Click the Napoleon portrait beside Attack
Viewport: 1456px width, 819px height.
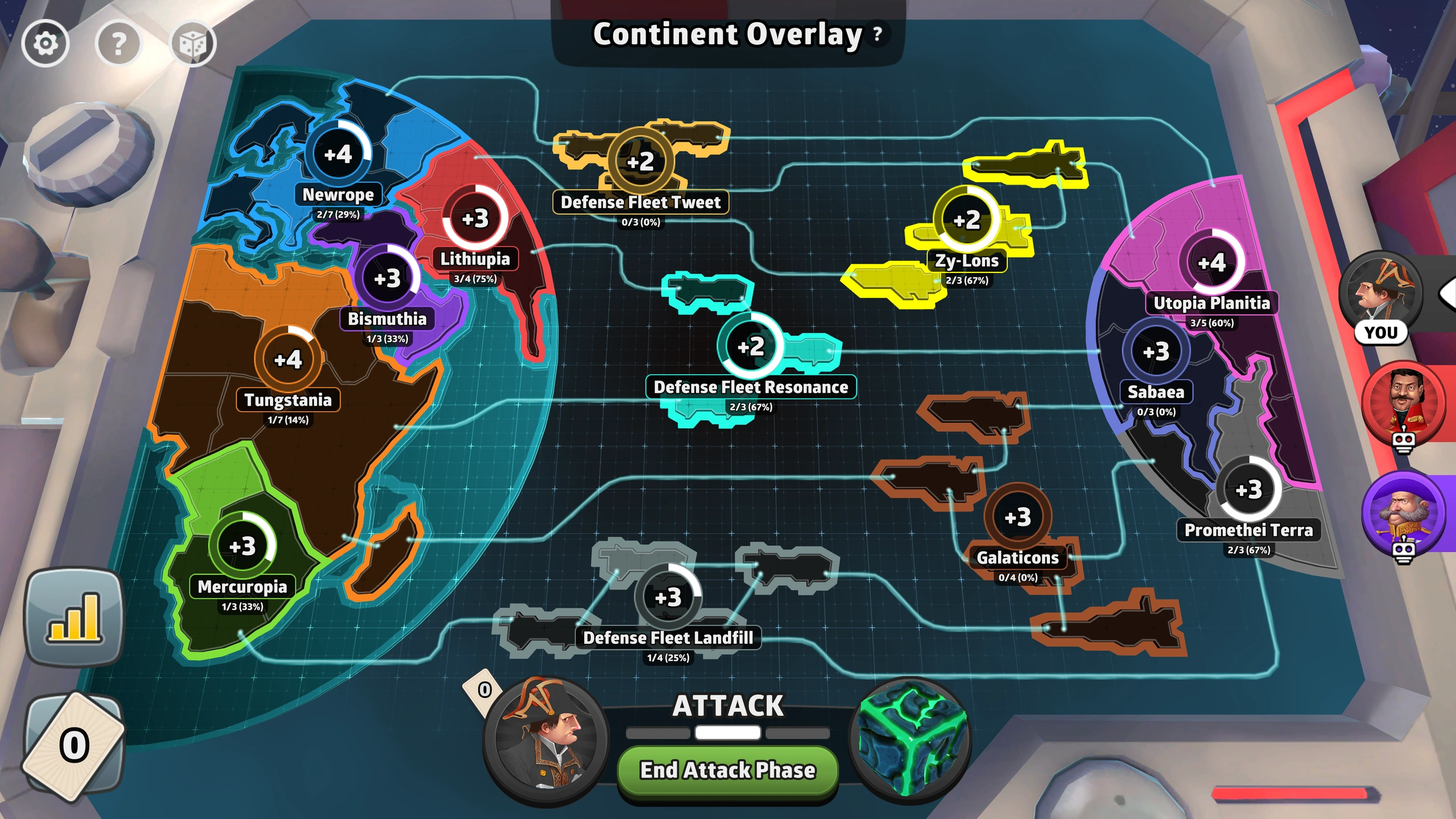(545, 738)
